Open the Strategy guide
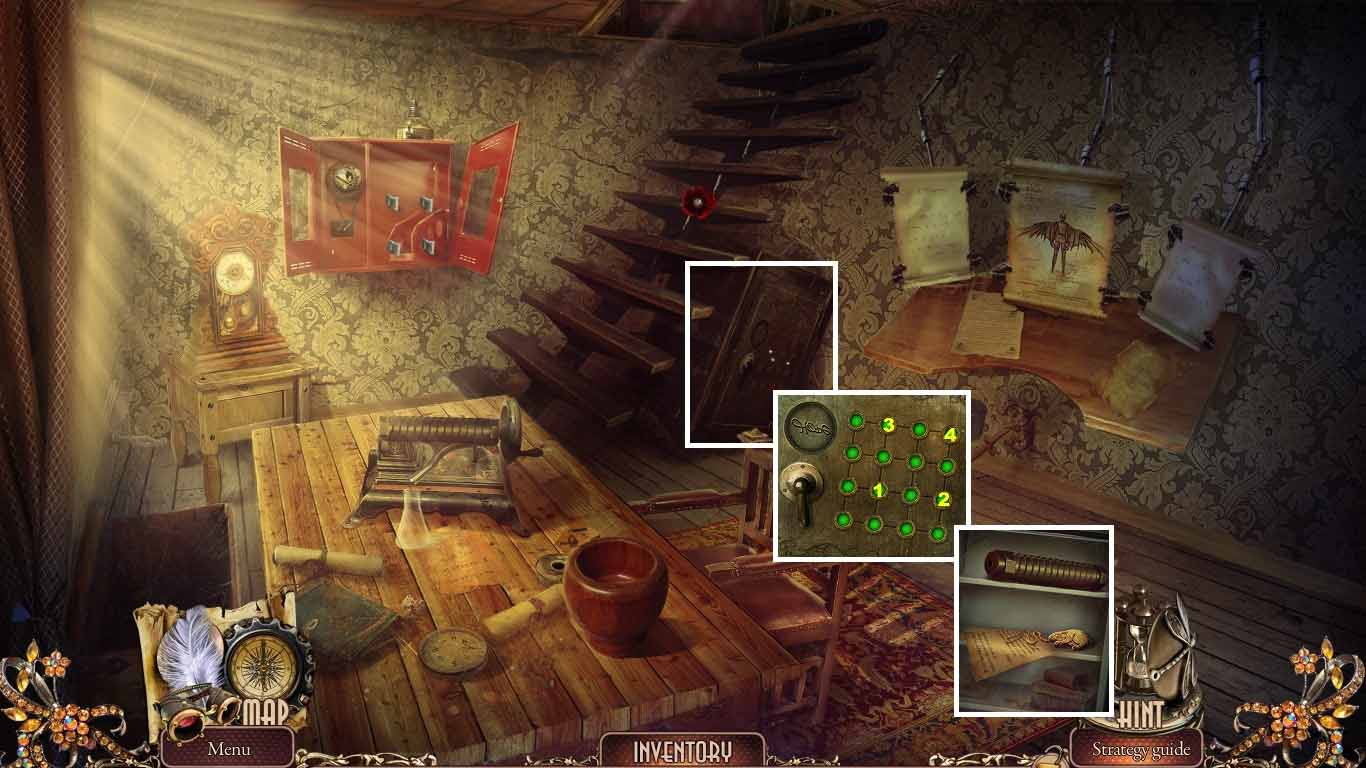Viewport: 1366px width, 768px height. tap(1143, 747)
